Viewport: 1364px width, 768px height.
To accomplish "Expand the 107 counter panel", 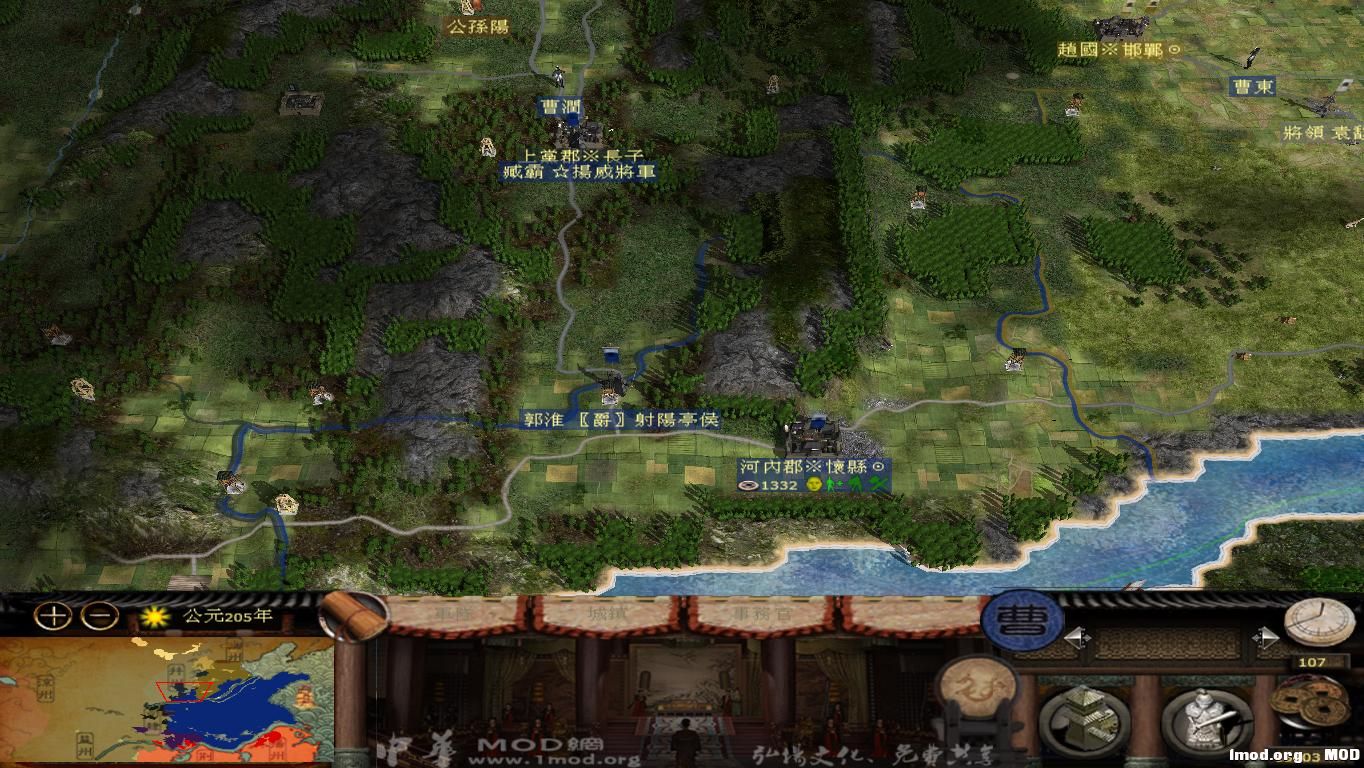I will click(1312, 663).
